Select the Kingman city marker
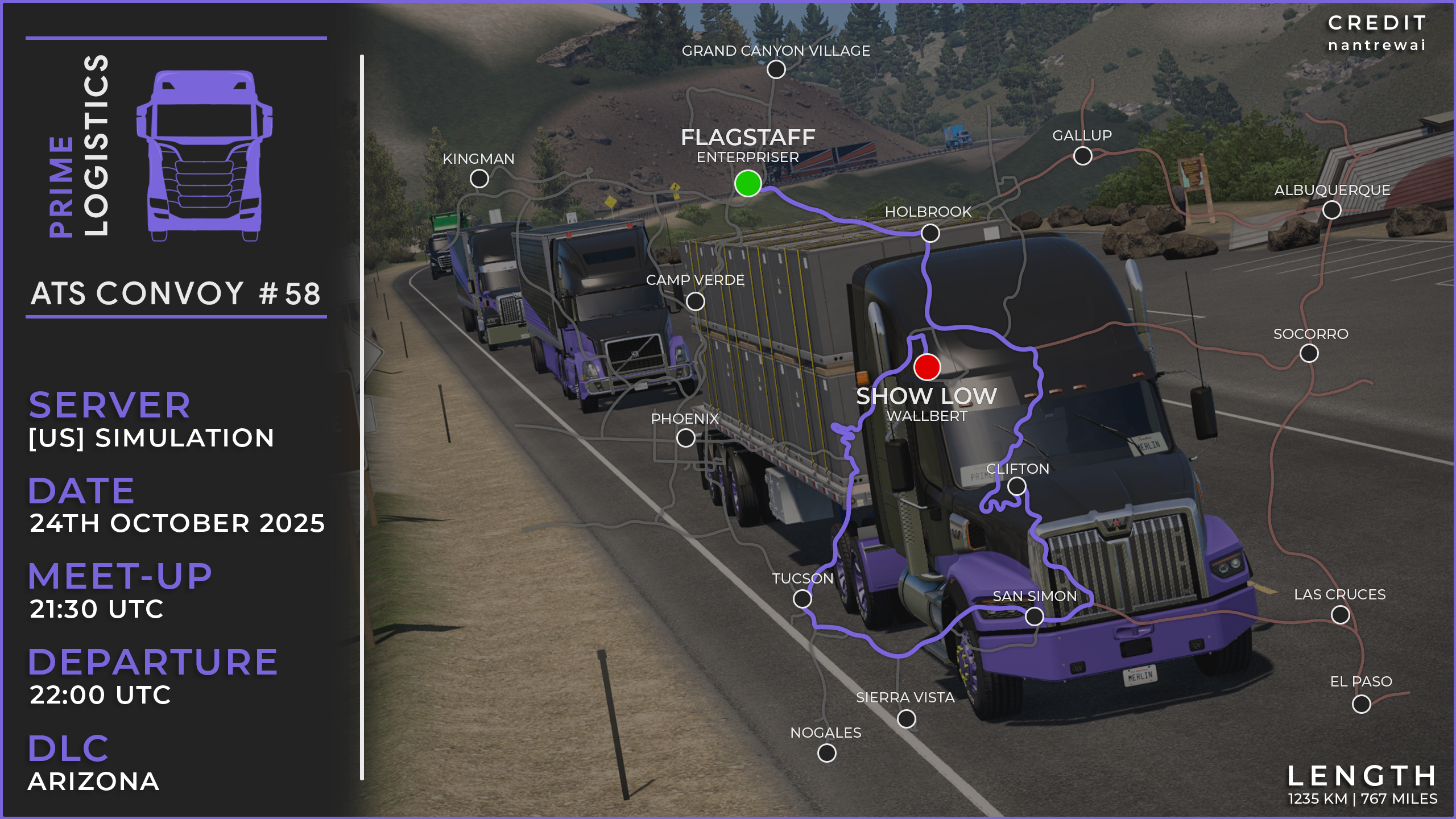Screen dimensions: 1456x819 pos(479,179)
